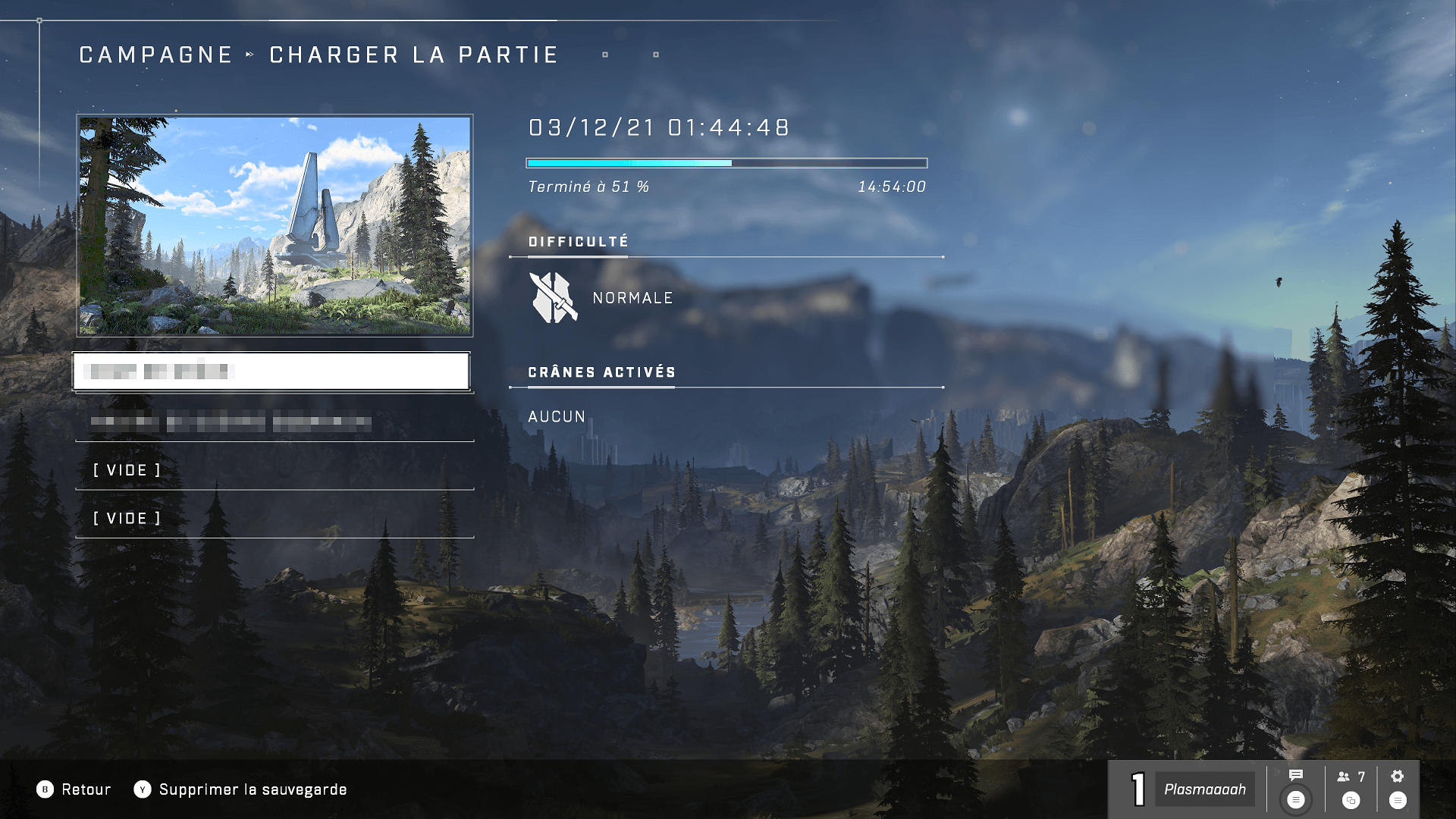Open the friends list icon showing 7
The width and height of the screenshot is (1456, 819).
click(1351, 777)
